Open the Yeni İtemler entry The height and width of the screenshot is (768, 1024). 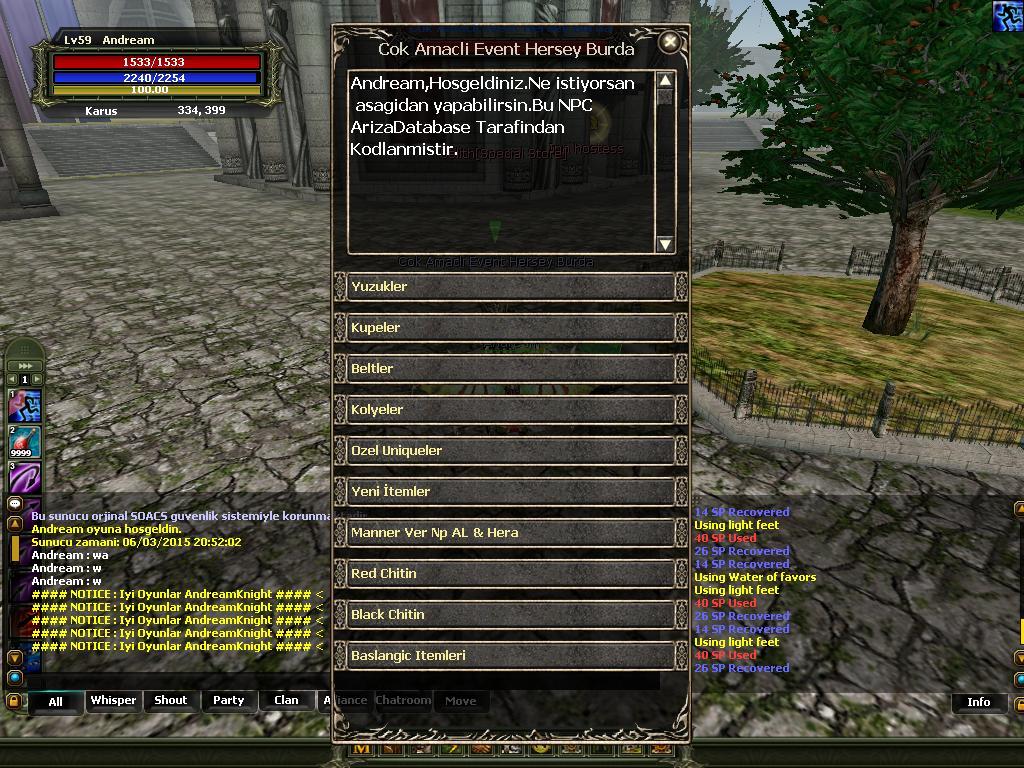pyautogui.click(x=511, y=492)
